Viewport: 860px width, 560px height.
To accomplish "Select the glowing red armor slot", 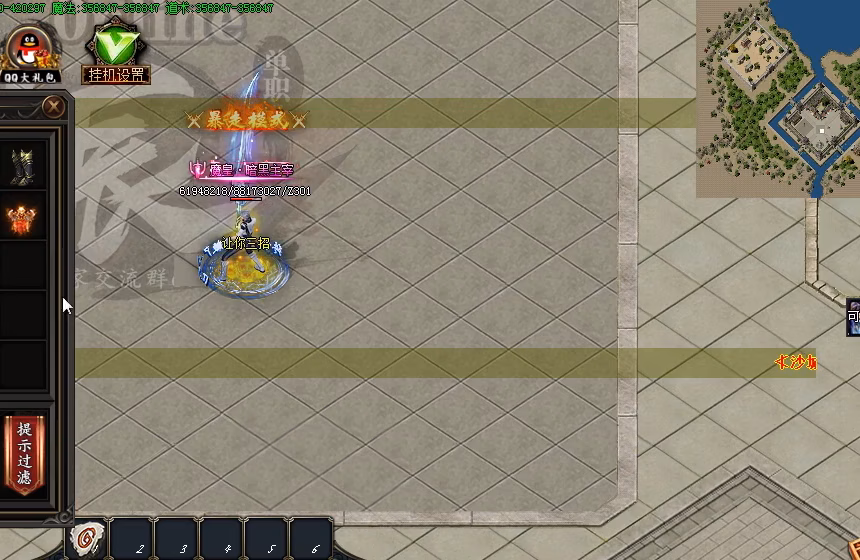I will [23, 217].
